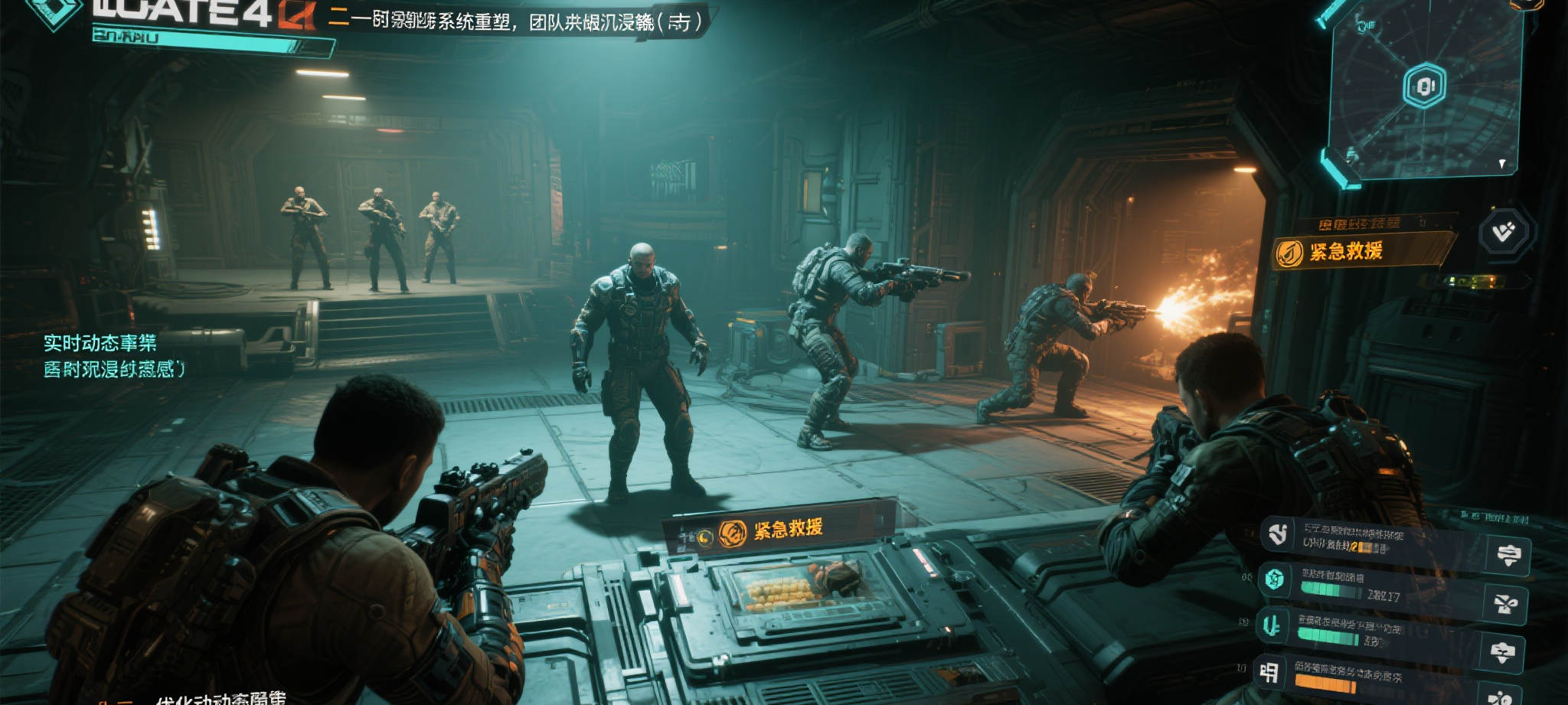
Task: Click the shield icon on the first squad row
Action: (x=1278, y=534)
